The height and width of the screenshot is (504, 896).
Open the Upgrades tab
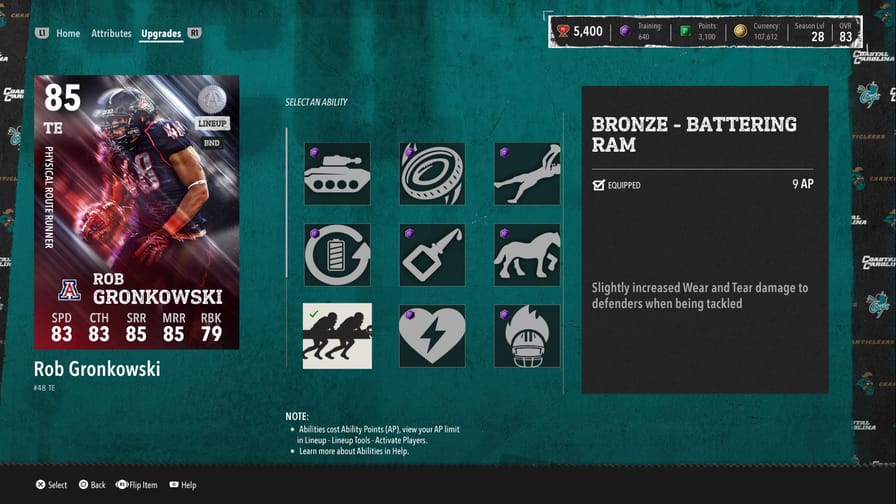[x=161, y=33]
